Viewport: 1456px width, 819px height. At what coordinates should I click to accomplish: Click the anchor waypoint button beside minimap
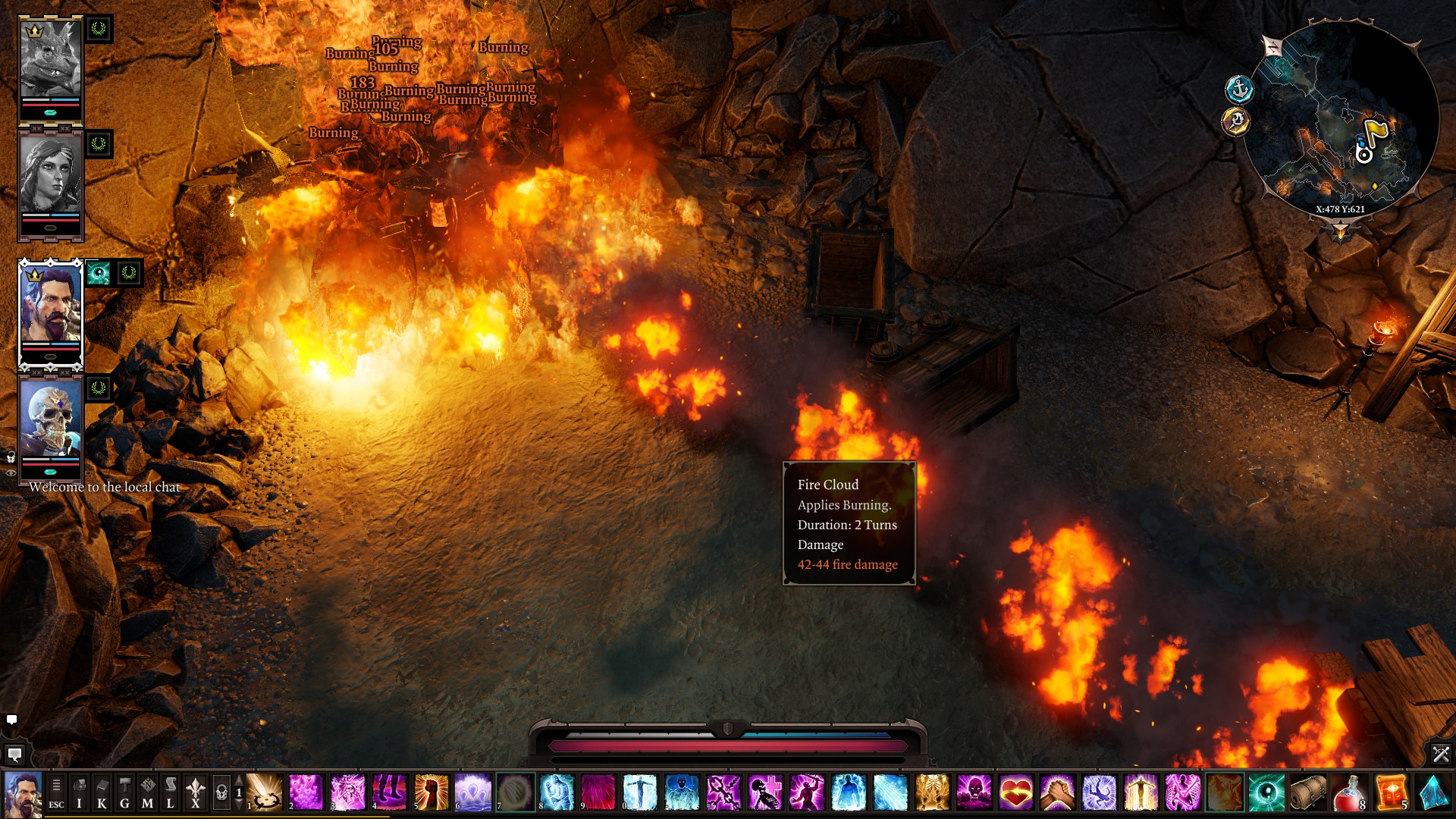[x=1239, y=89]
